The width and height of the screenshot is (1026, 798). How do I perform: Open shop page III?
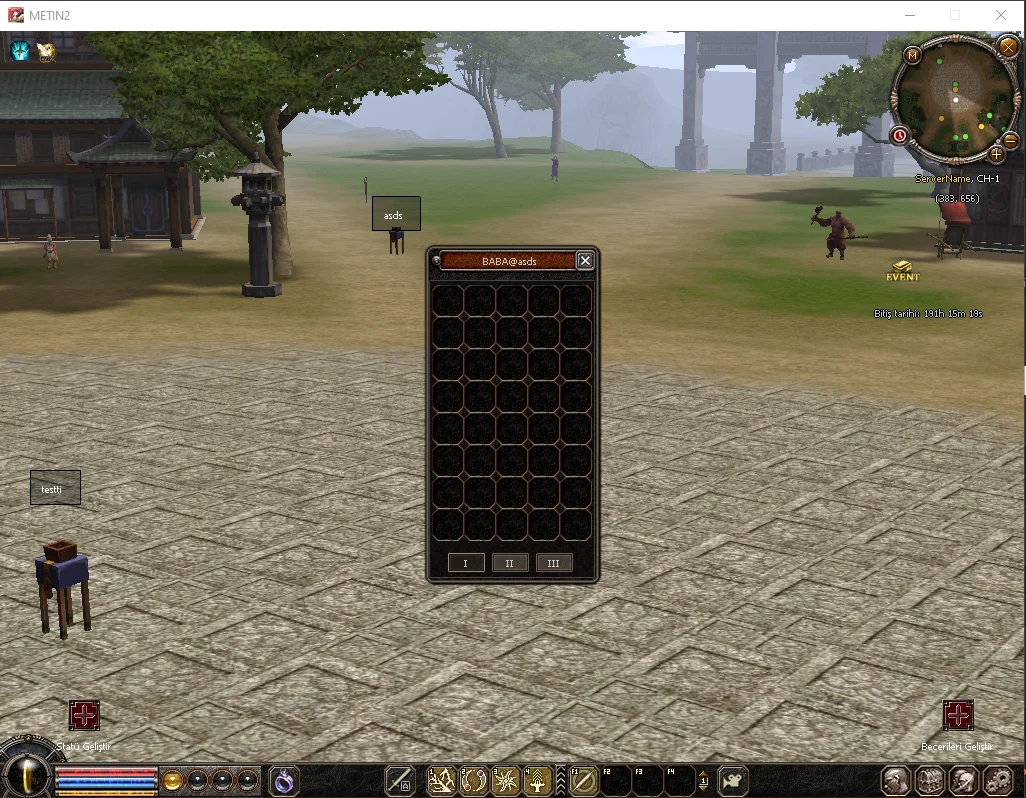(554, 563)
